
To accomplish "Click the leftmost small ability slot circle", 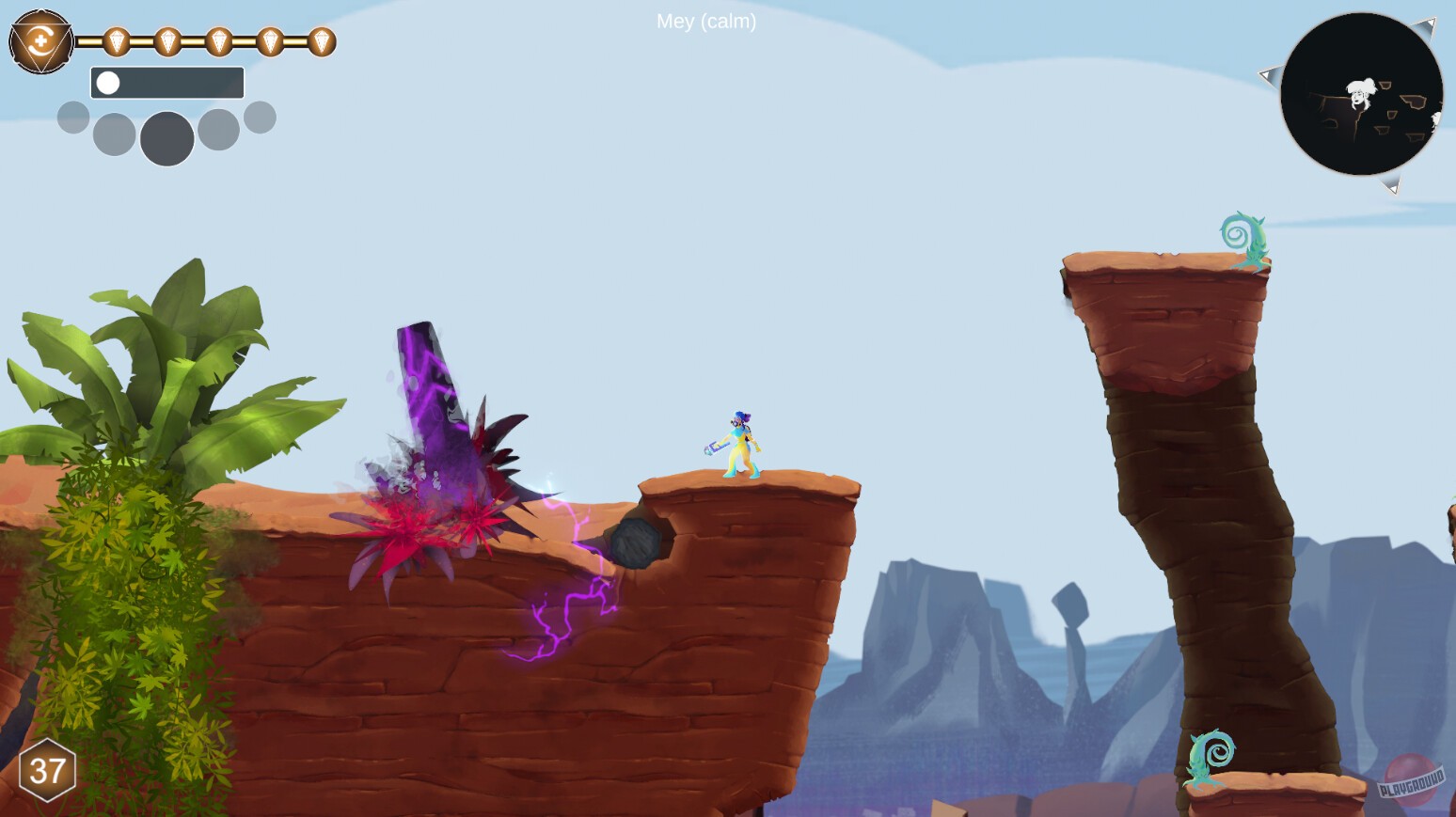I will click(x=72, y=117).
